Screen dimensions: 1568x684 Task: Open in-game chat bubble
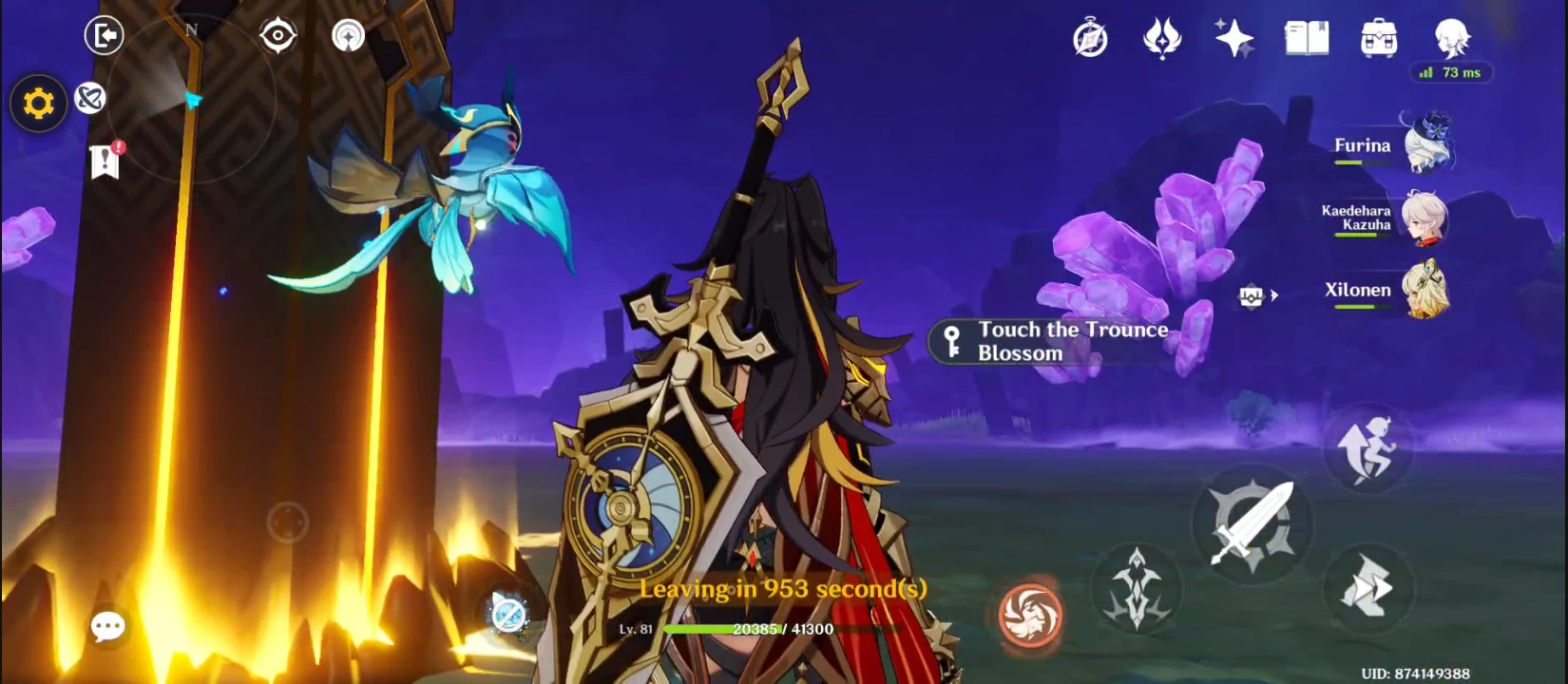pyautogui.click(x=108, y=625)
